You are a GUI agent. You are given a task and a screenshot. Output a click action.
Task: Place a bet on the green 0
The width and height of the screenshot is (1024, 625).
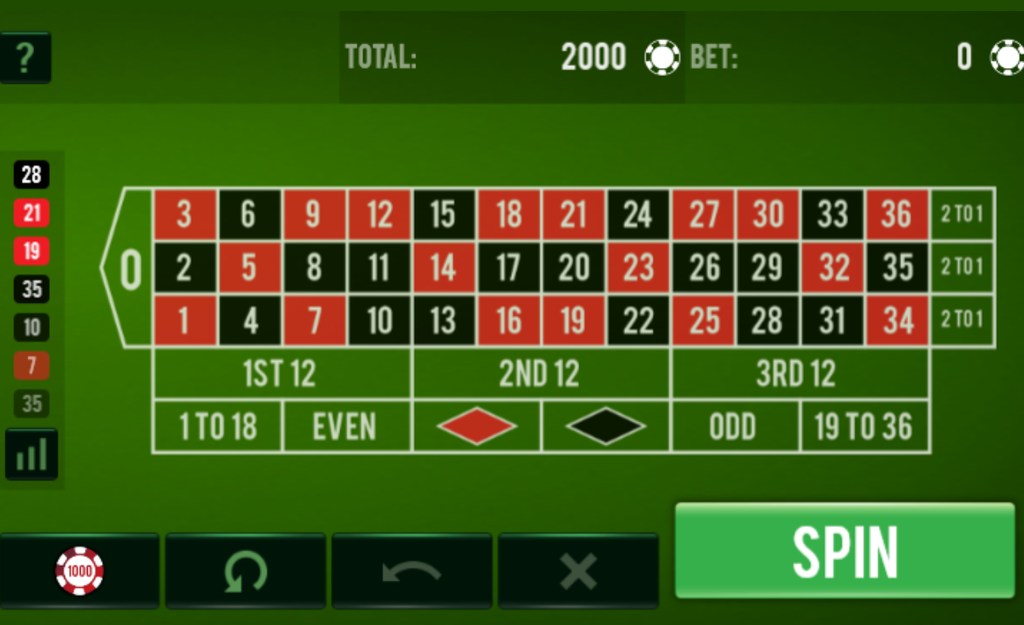click(129, 268)
